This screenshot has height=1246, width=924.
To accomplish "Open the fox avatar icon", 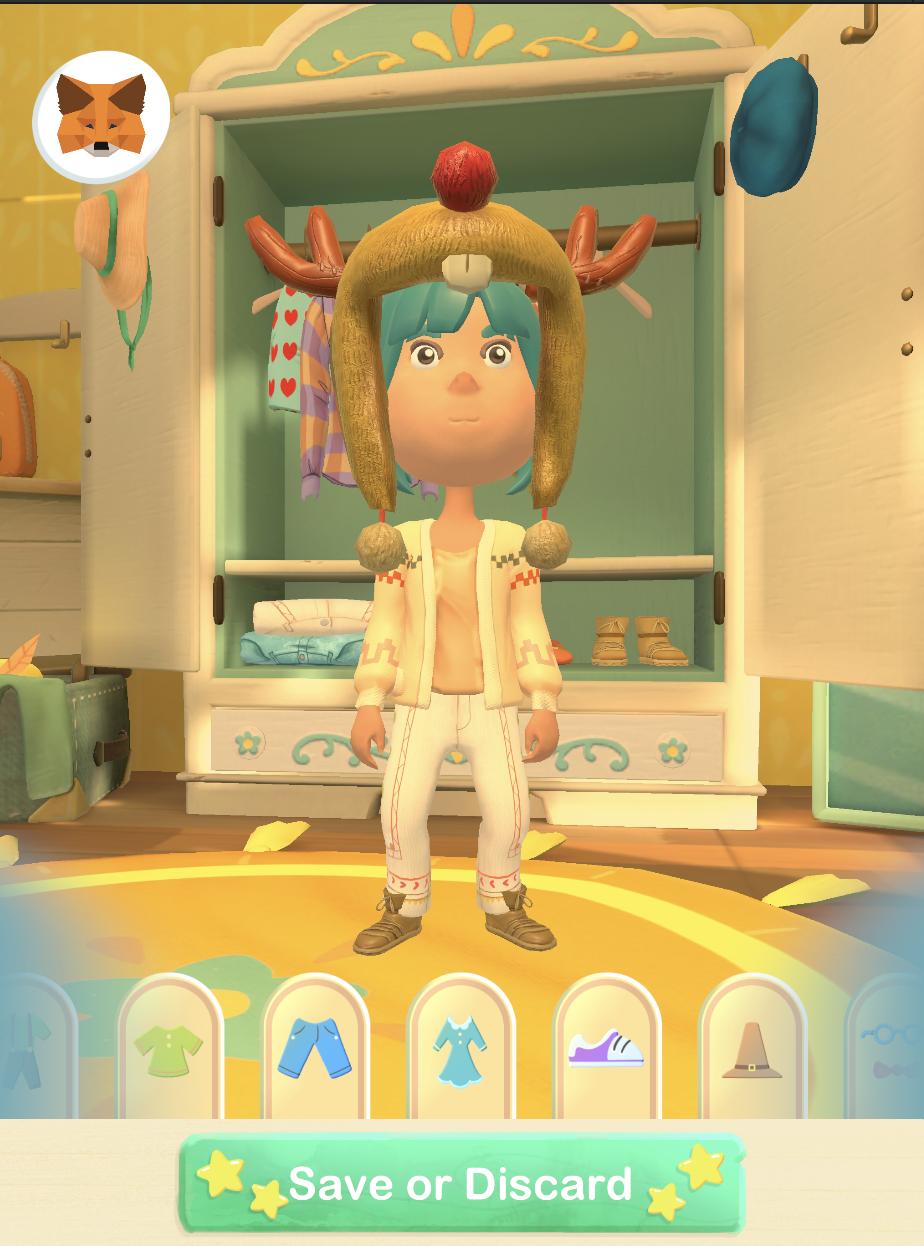I will coord(98,116).
